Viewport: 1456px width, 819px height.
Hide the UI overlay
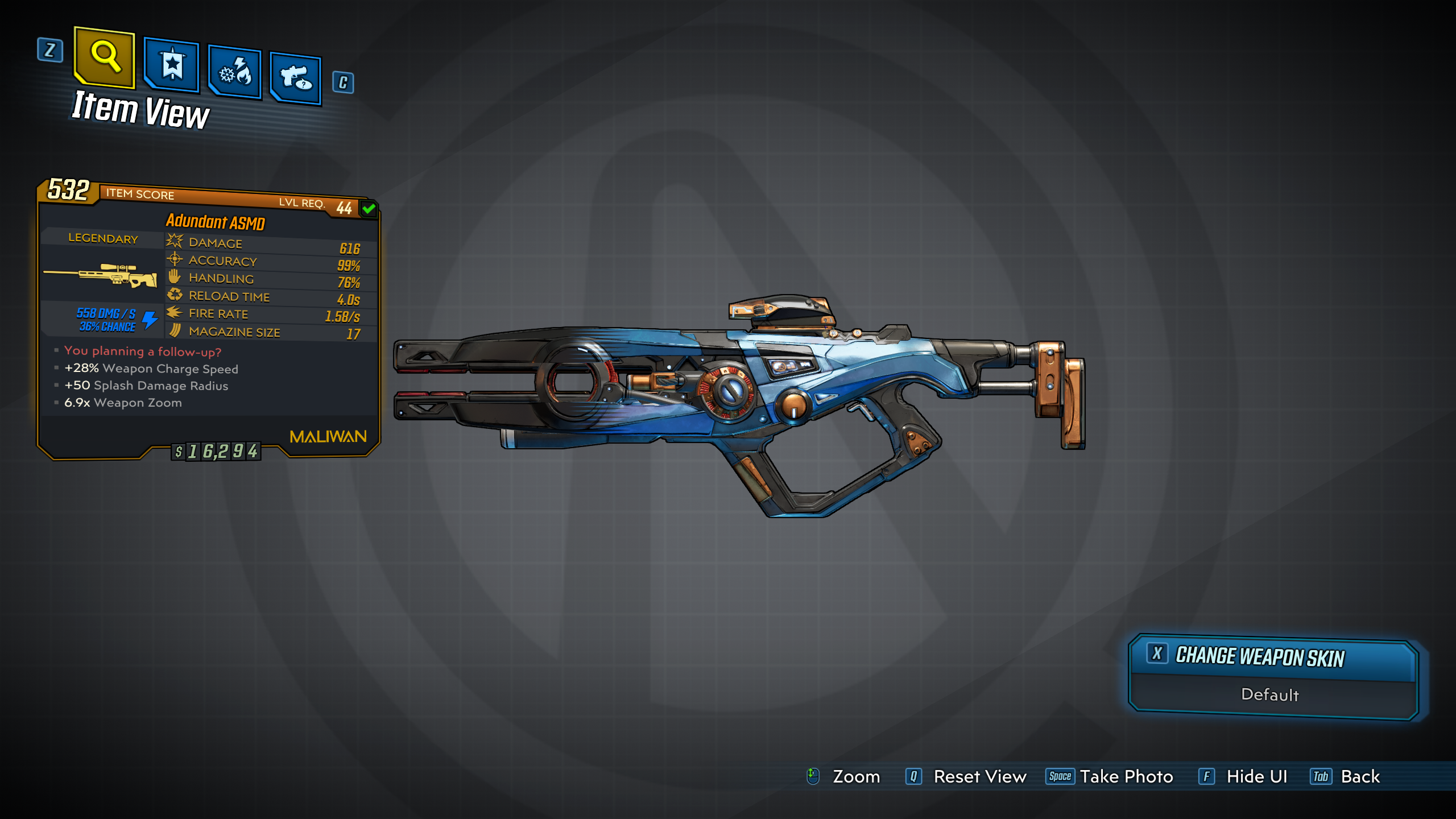point(1256,776)
